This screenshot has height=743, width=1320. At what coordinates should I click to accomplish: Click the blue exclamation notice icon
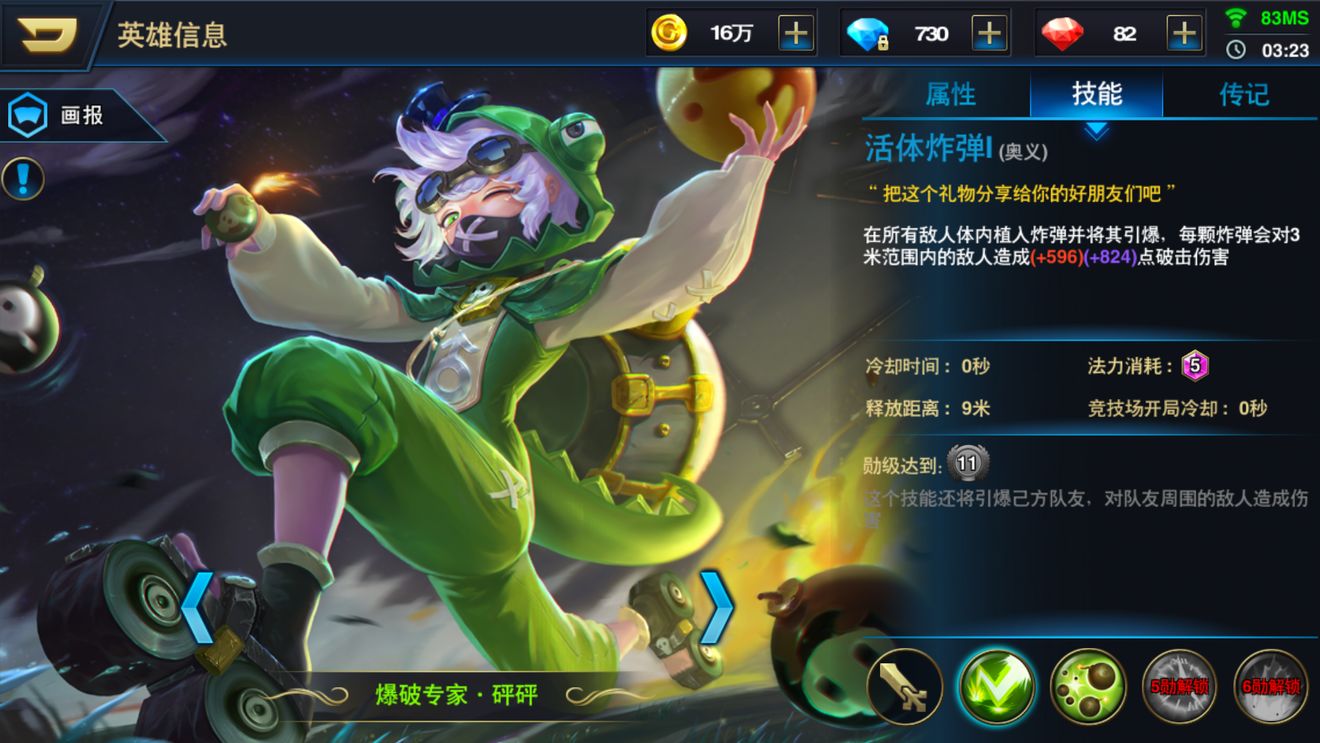tap(21, 177)
